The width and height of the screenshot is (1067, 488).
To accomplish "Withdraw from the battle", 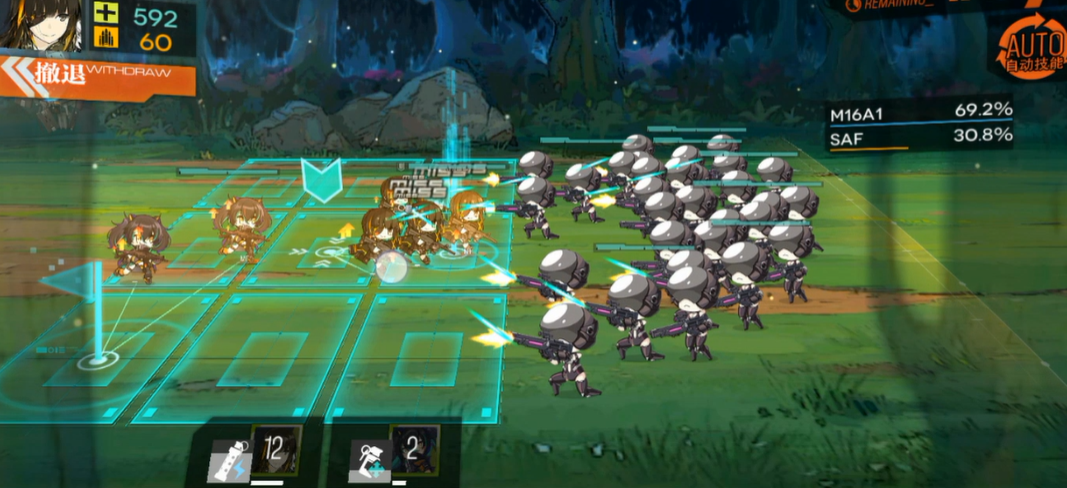I will point(97,76).
